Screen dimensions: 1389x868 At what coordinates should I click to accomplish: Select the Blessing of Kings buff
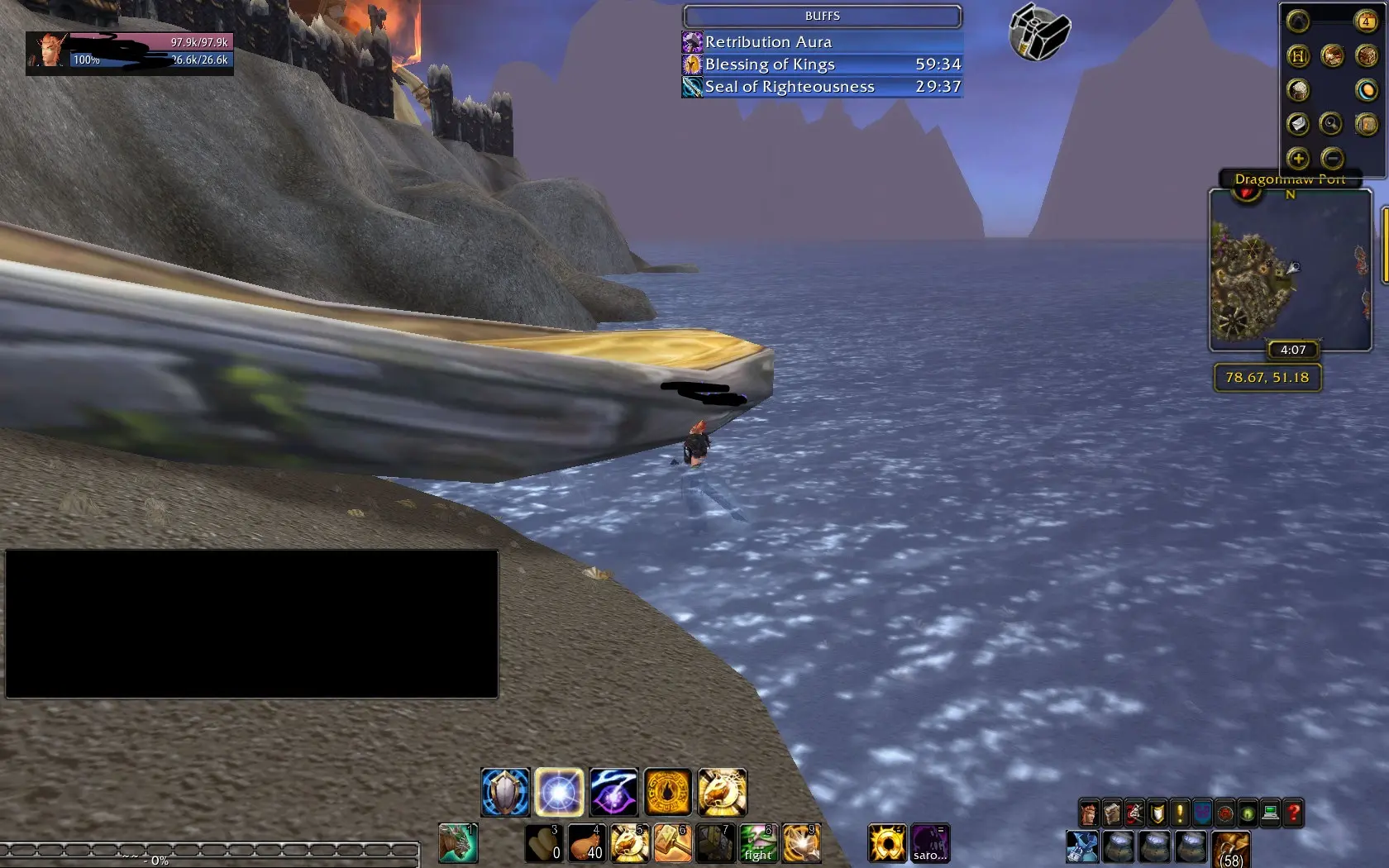click(822, 64)
